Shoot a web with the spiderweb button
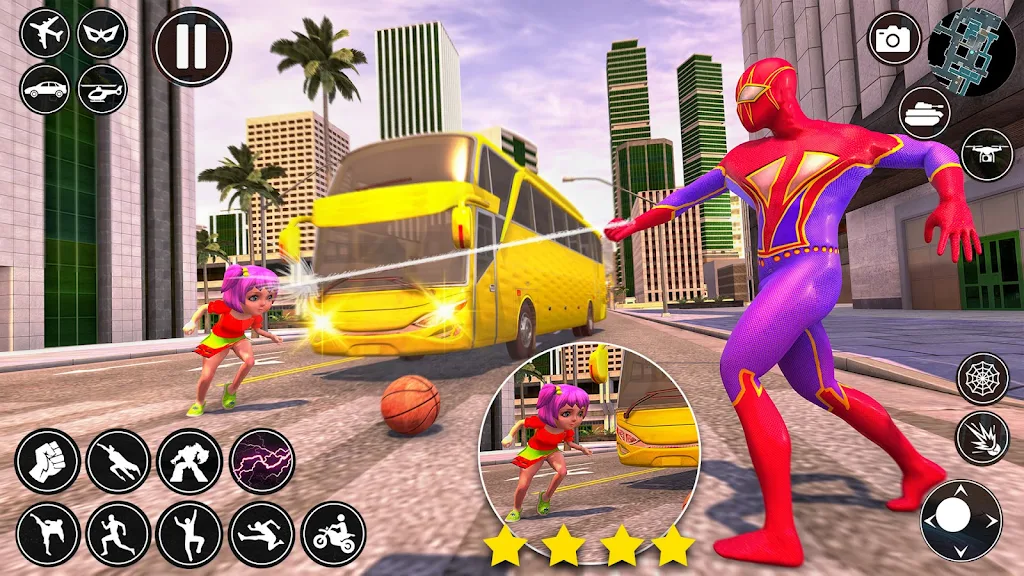Image resolution: width=1024 pixels, height=576 pixels. [x=983, y=378]
